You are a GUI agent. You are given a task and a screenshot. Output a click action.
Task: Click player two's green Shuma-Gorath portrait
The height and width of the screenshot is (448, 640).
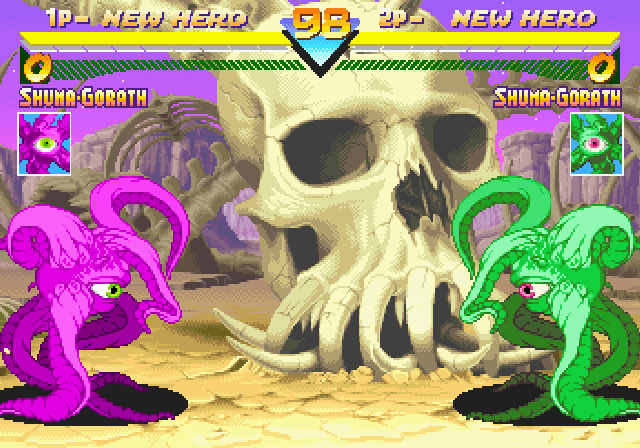(x=596, y=142)
